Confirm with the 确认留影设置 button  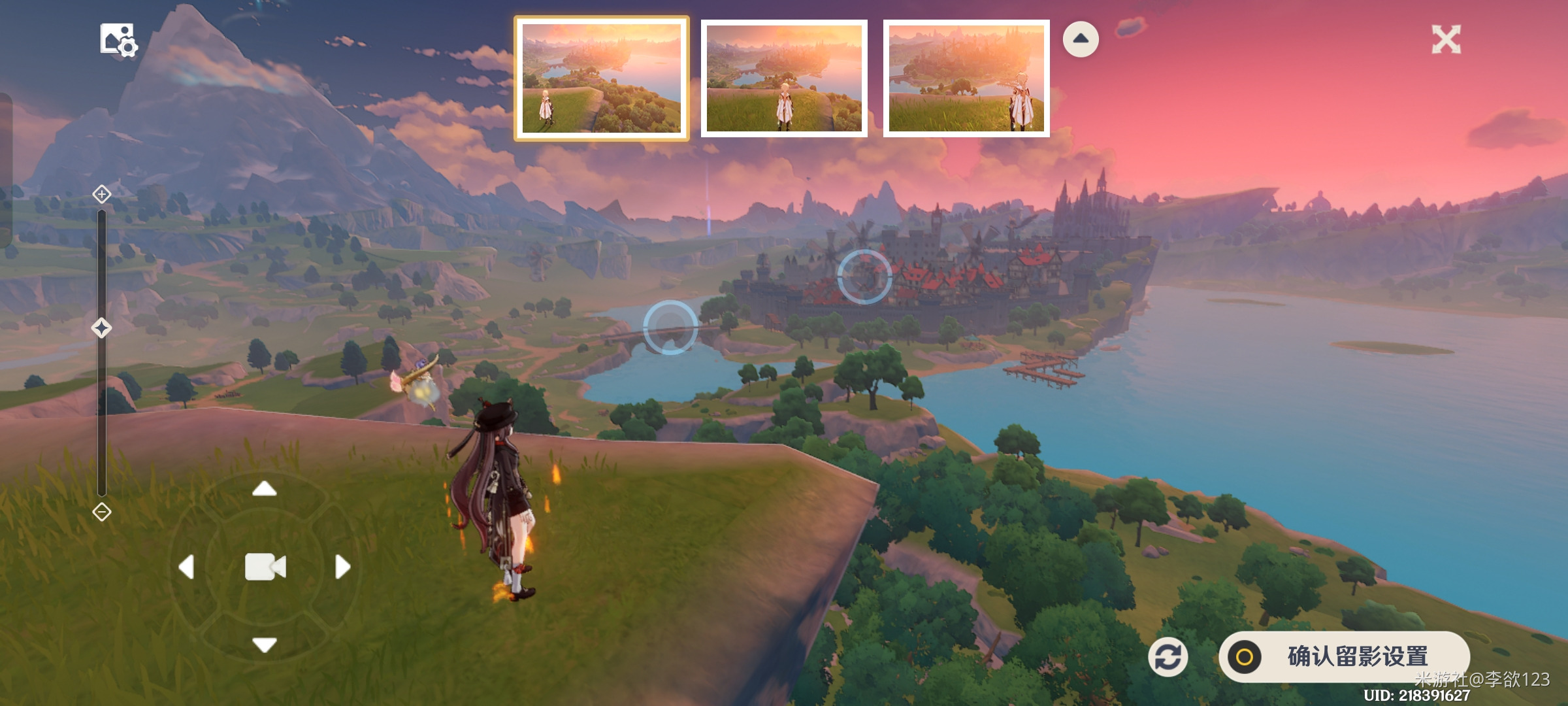(1344, 656)
